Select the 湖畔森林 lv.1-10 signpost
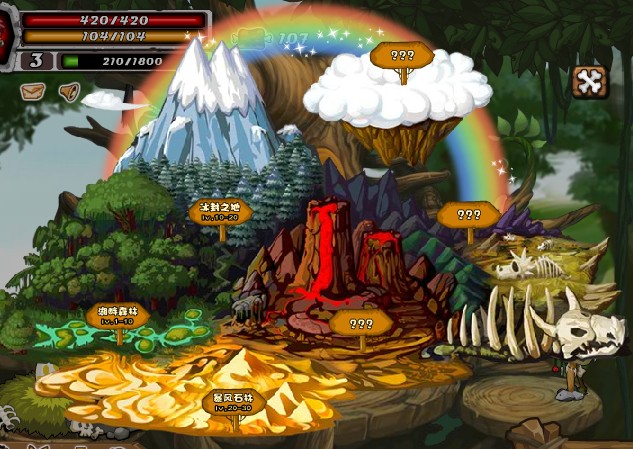The image size is (633, 449). (x=117, y=316)
